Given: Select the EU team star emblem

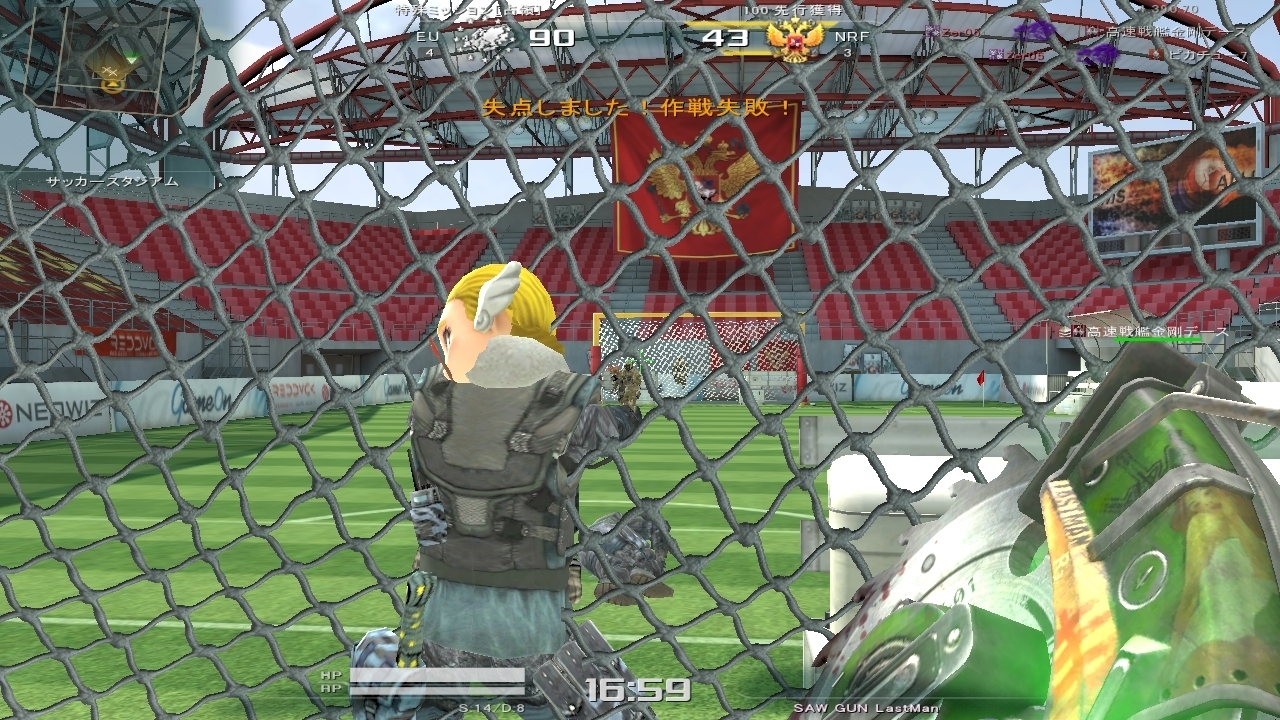Looking at the screenshot, I should point(484,40).
